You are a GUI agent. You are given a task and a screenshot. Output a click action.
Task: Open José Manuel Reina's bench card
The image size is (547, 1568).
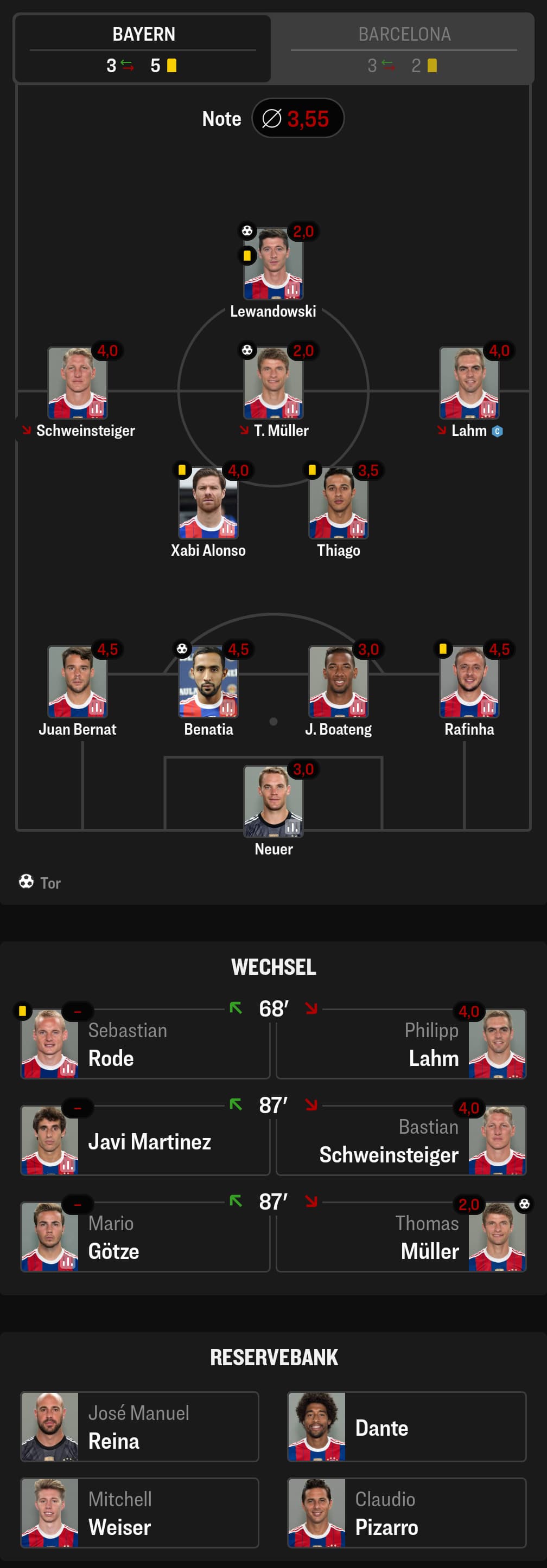click(x=139, y=1427)
